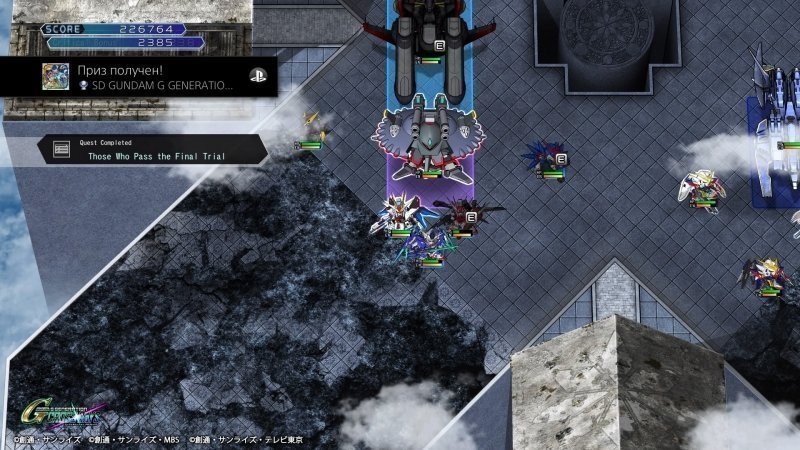
Task: Select the Quest Completed banner
Action: pyautogui.click(x=152, y=151)
